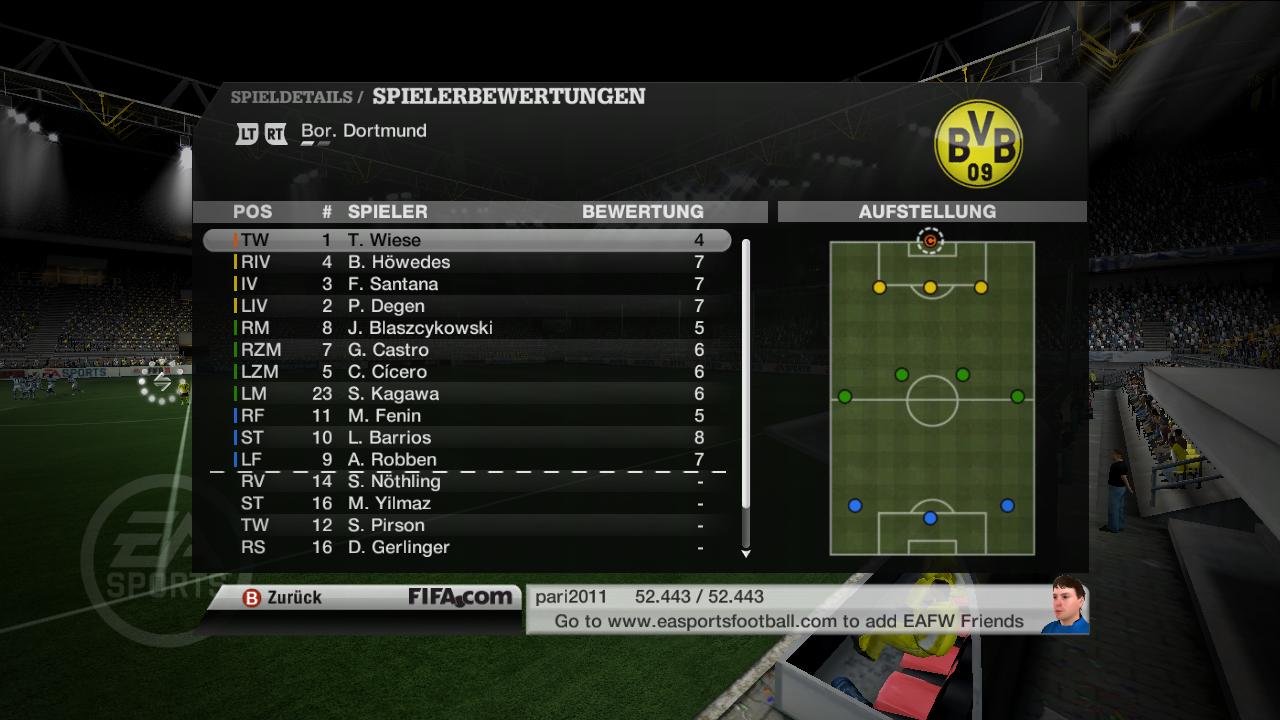The height and width of the screenshot is (720, 1280).
Task: Select the F. Santana row
Action: (466, 284)
